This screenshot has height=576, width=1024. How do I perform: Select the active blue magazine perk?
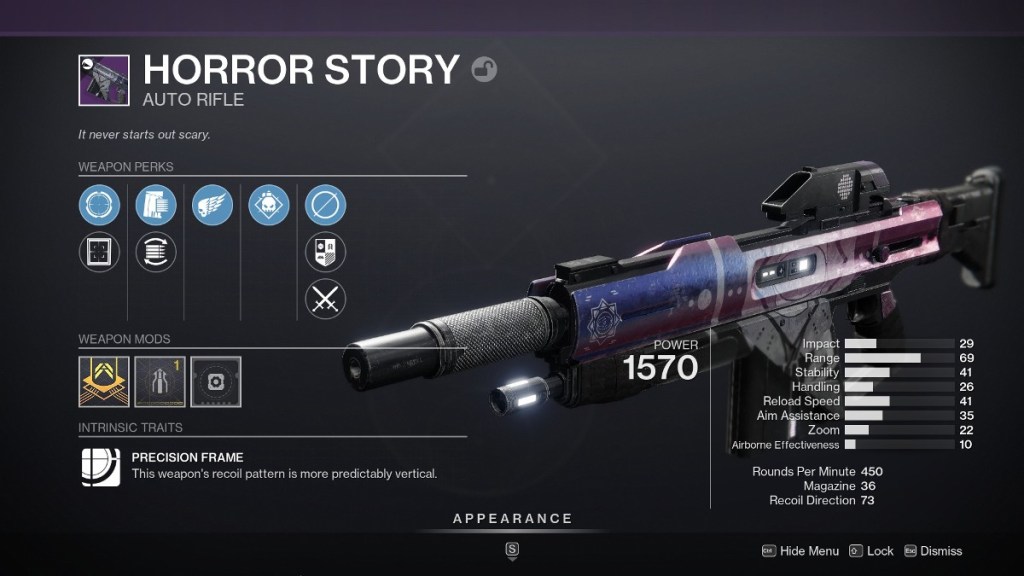[156, 206]
